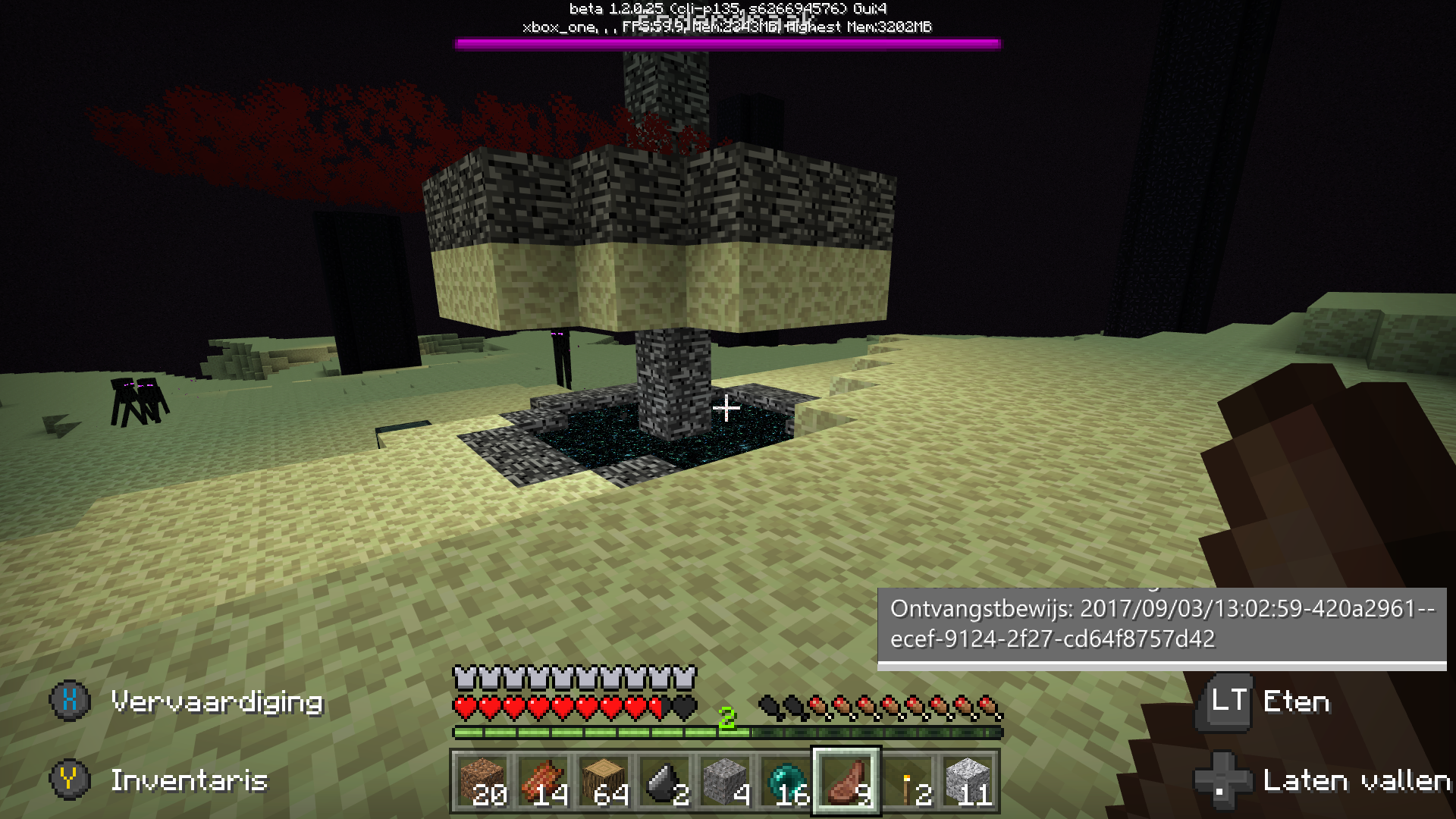Select the cooked meat hotbar slot
The height and width of the screenshot is (819, 1456).
tap(847, 781)
